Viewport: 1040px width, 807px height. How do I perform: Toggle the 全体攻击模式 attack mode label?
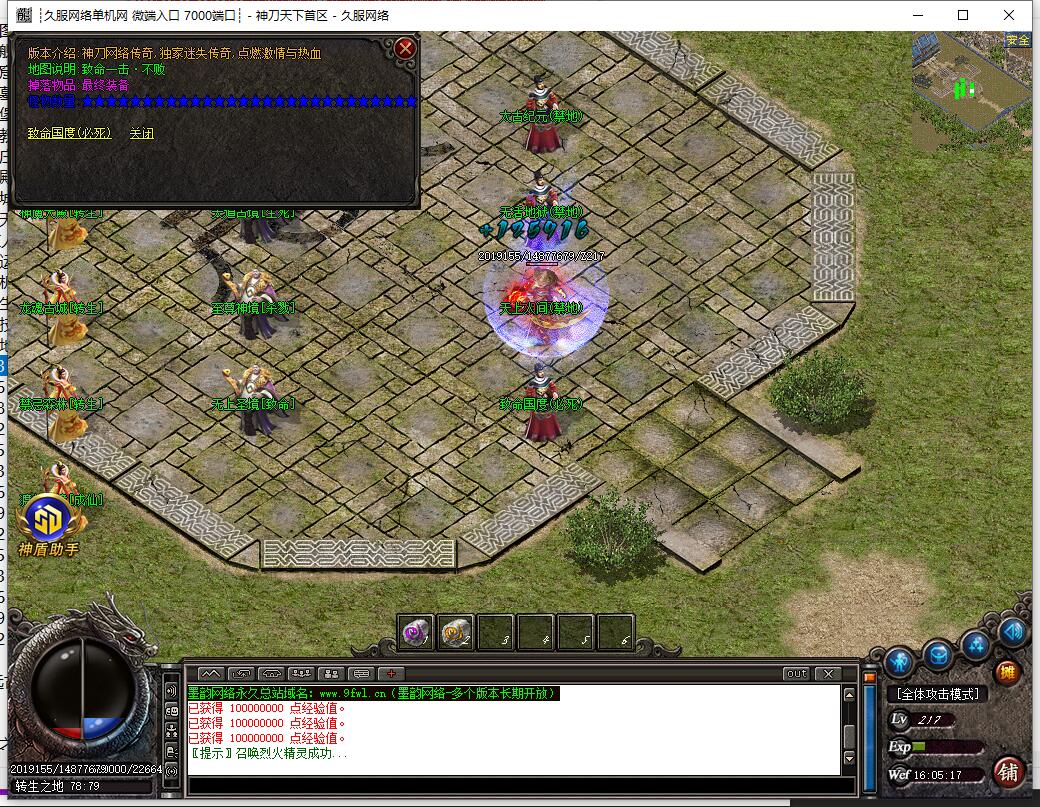pos(937,693)
